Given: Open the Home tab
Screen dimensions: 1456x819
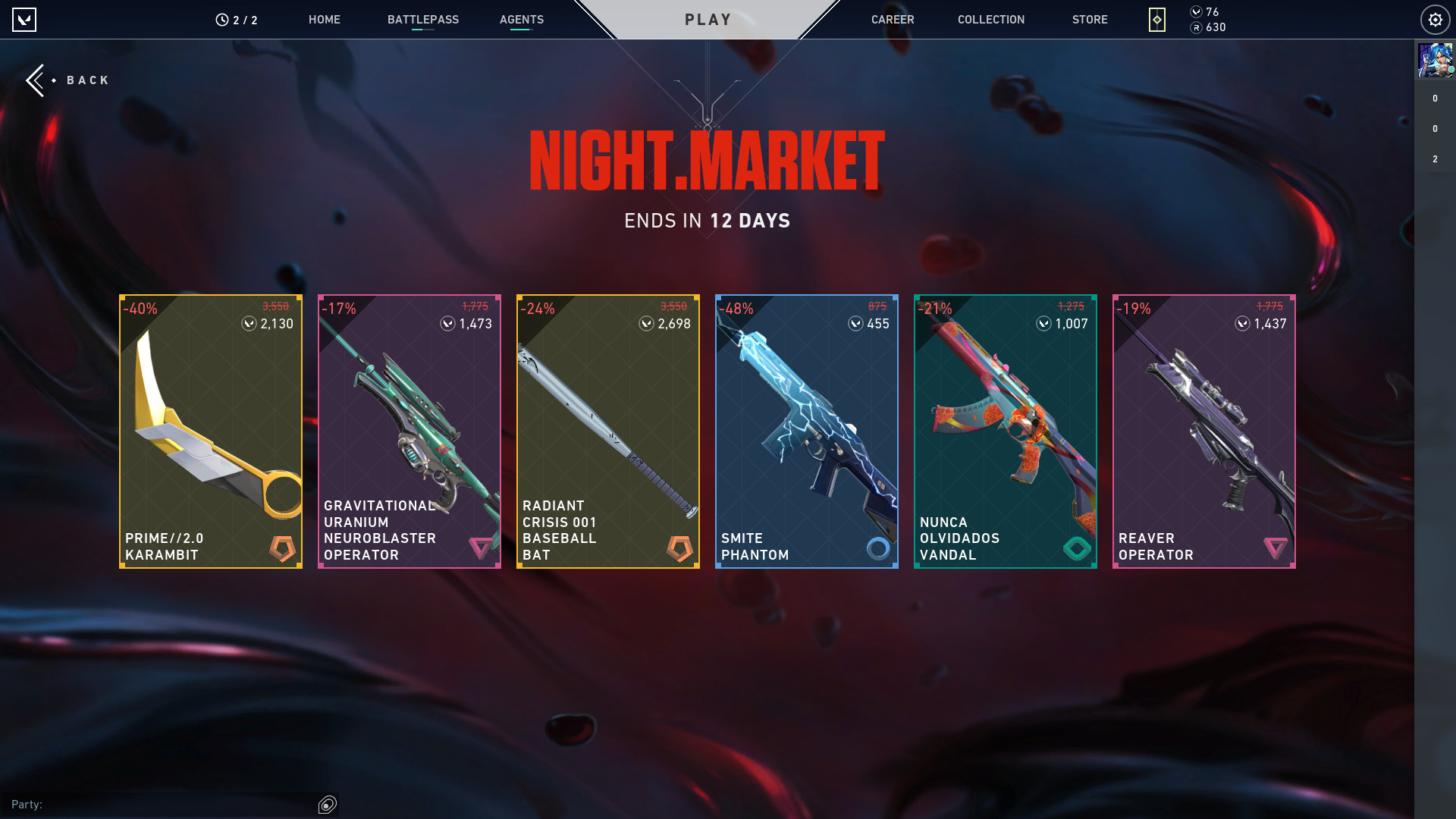Looking at the screenshot, I should [x=324, y=20].
